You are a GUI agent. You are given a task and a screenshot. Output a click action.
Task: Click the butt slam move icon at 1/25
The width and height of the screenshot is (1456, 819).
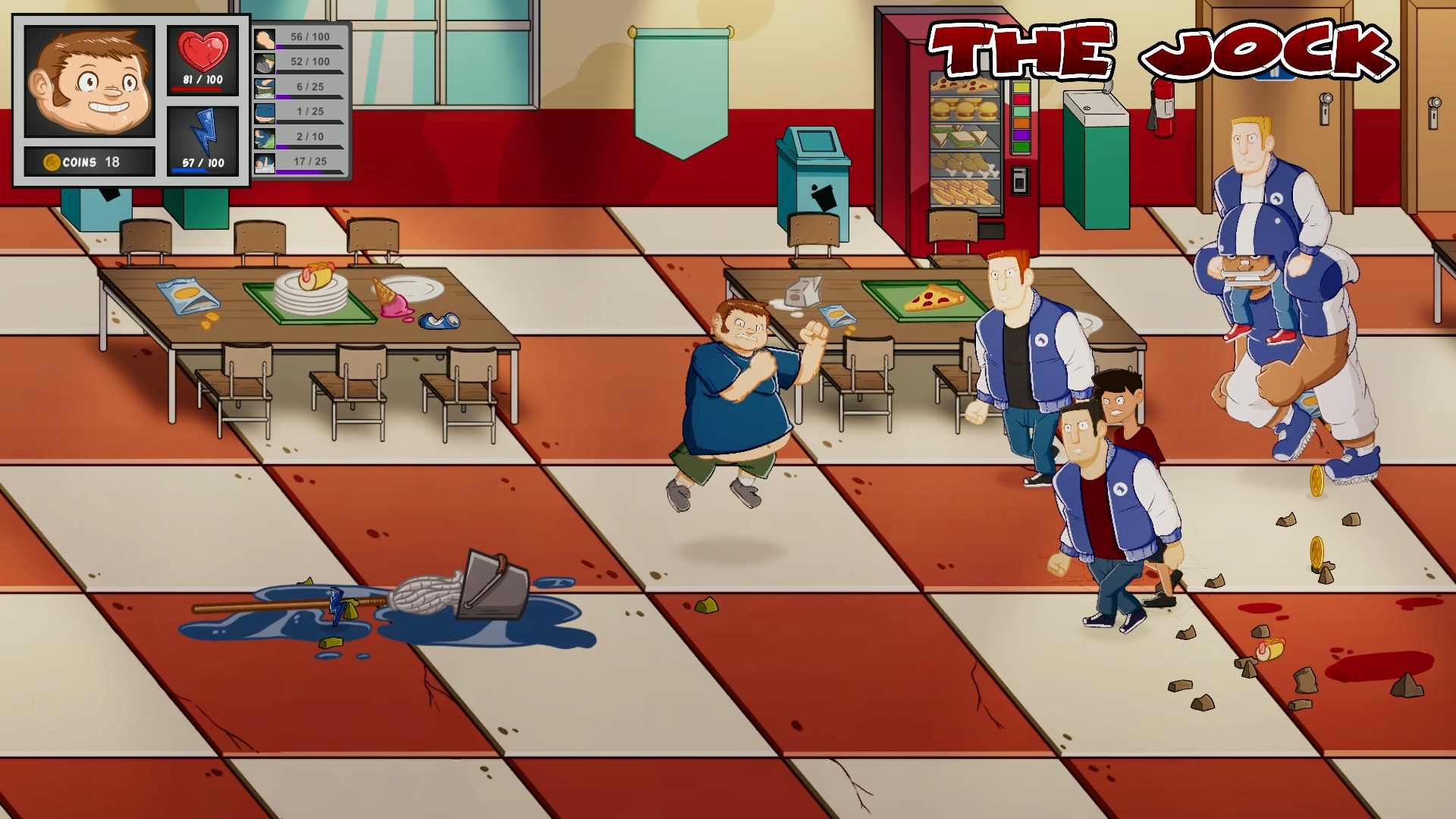coord(266,113)
